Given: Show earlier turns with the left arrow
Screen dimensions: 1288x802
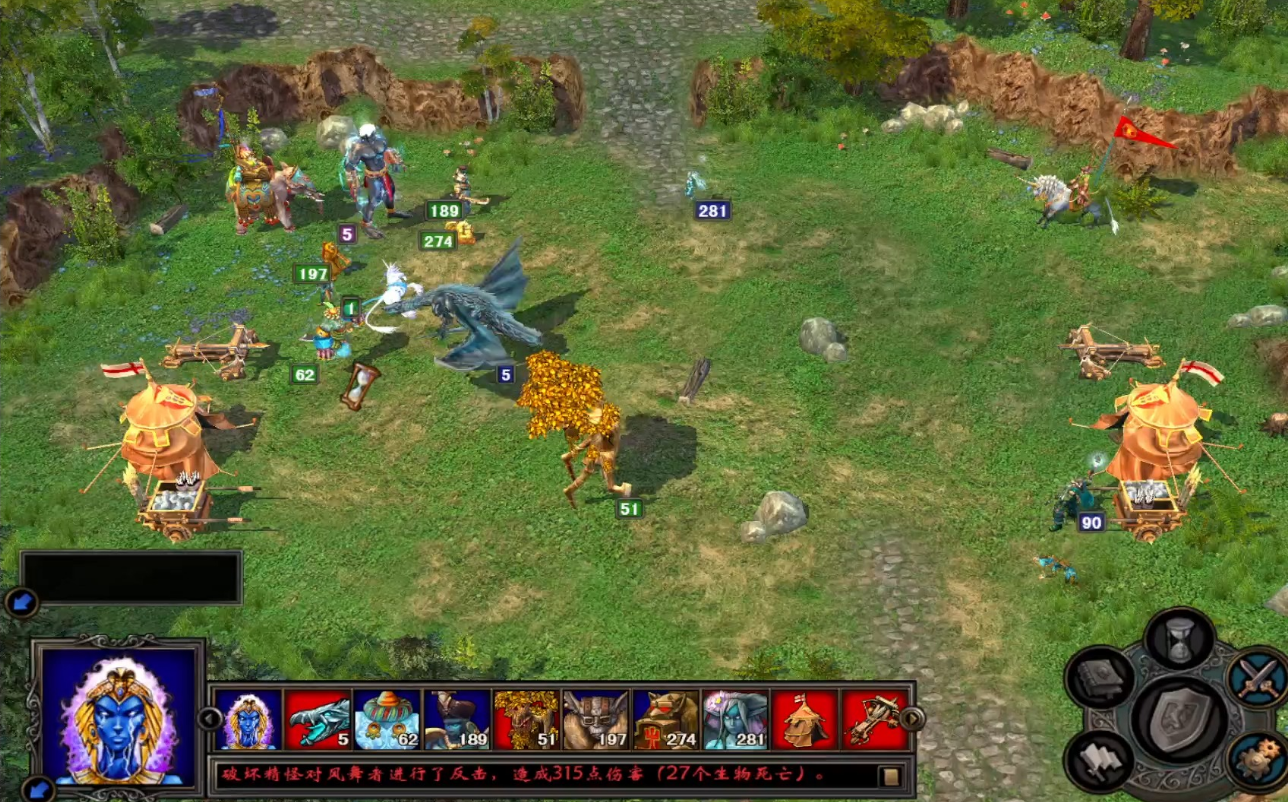Looking at the screenshot, I should tap(209, 718).
